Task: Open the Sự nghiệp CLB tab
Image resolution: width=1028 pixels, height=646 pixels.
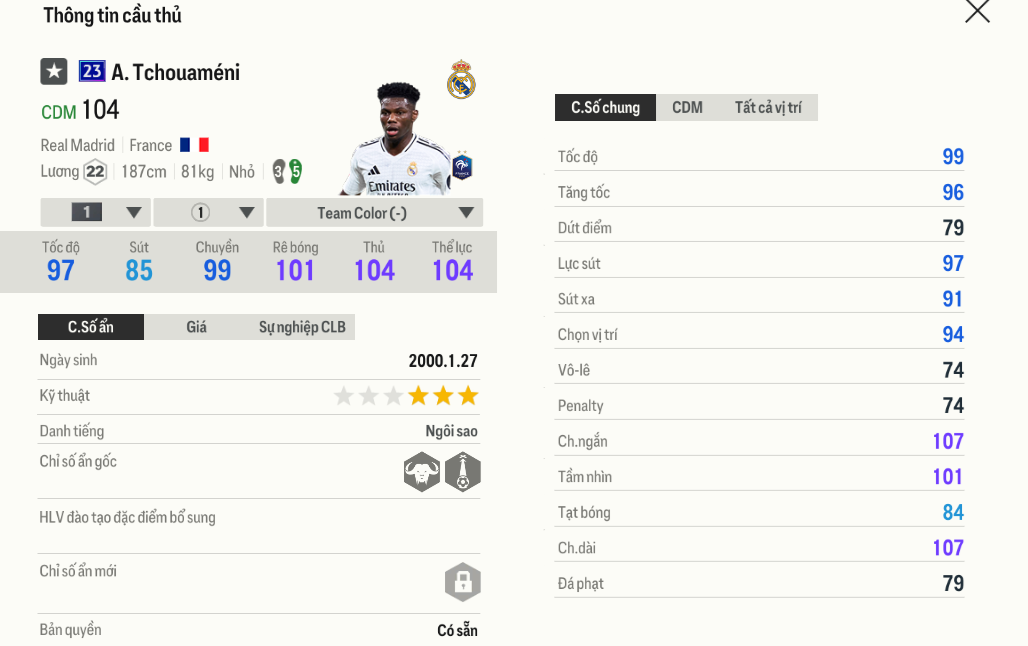Action: click(x=302, y=327)
